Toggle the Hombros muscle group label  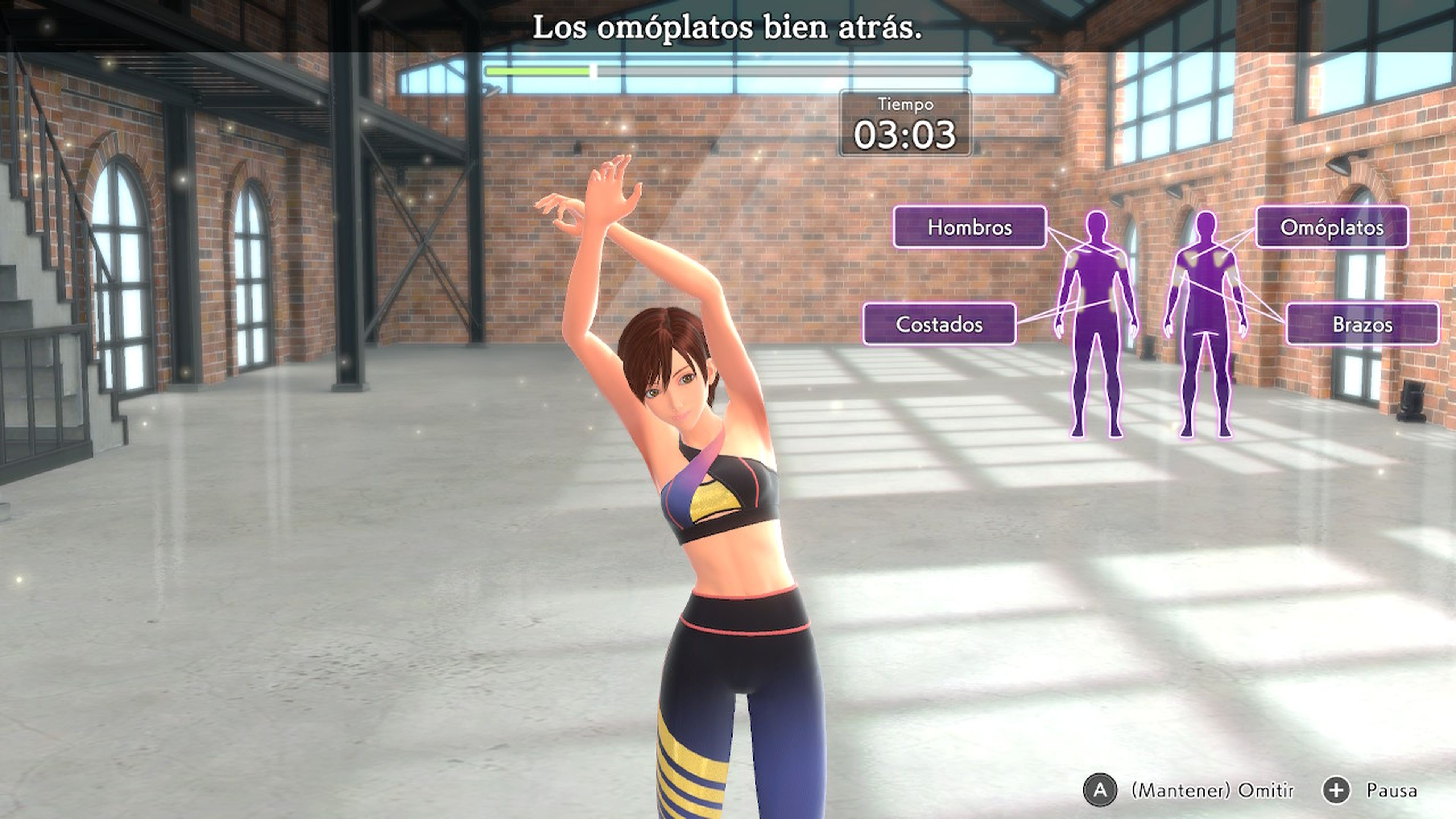coord(970,228)
